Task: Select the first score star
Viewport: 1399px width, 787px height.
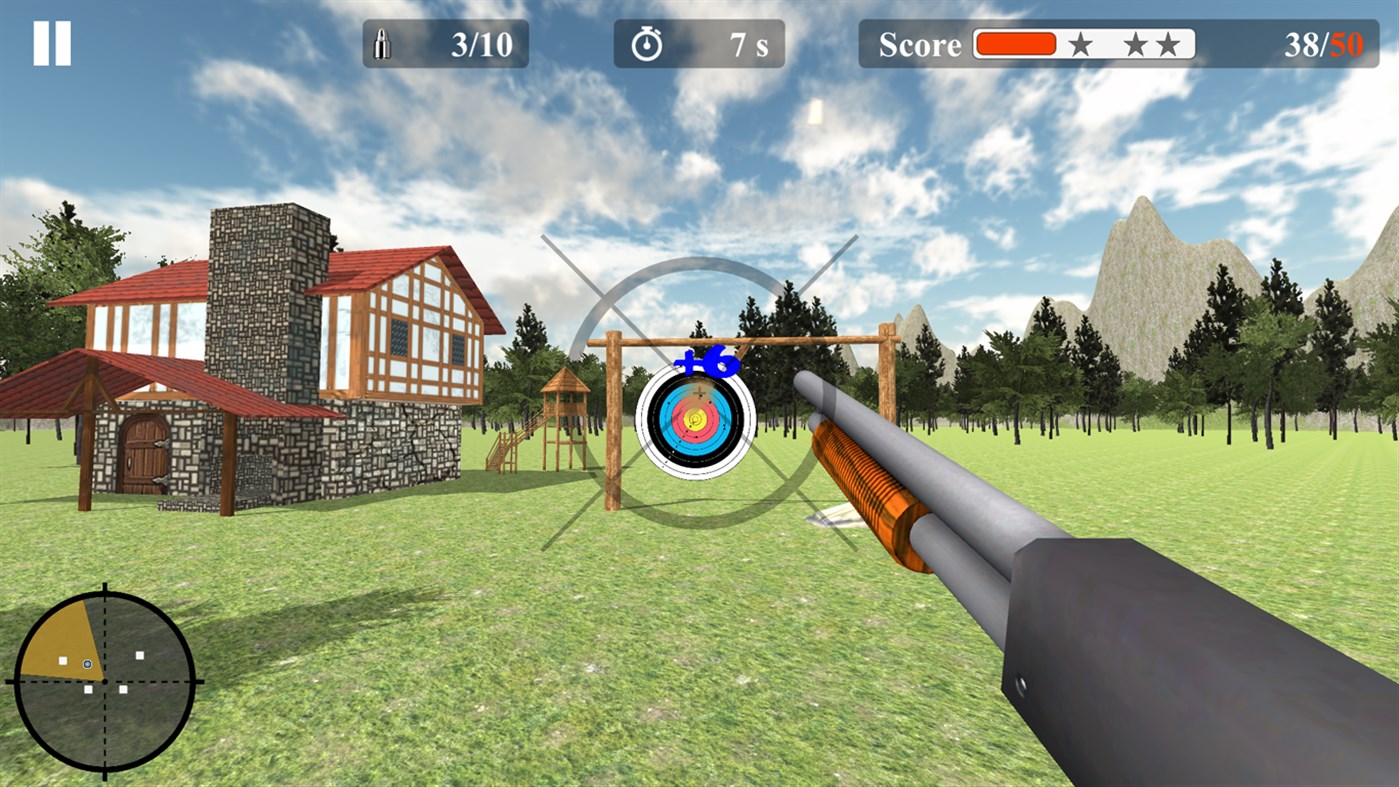Action: 1079,44
